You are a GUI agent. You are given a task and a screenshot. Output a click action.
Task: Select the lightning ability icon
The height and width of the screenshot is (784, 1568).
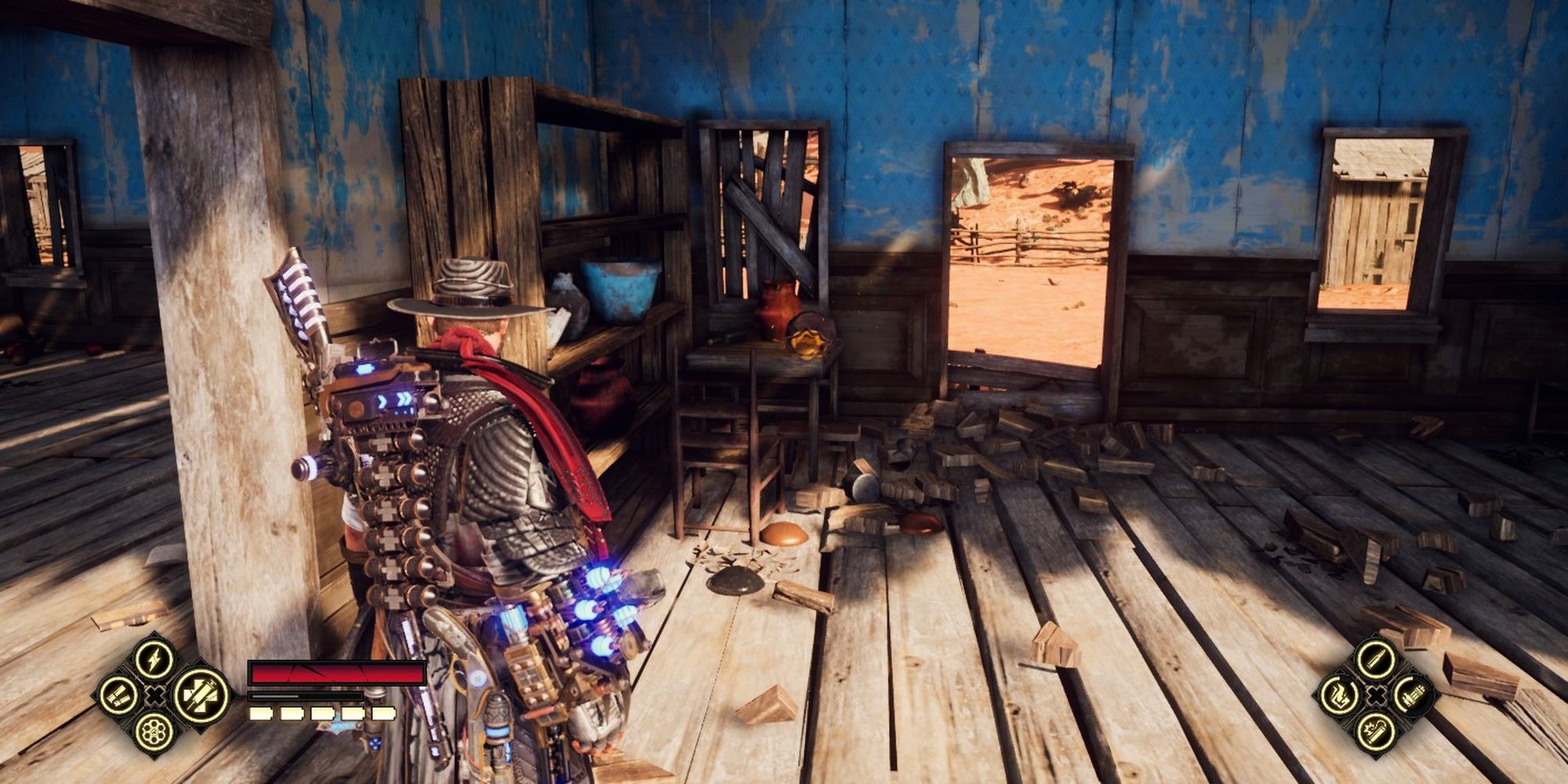coord(155,661)
